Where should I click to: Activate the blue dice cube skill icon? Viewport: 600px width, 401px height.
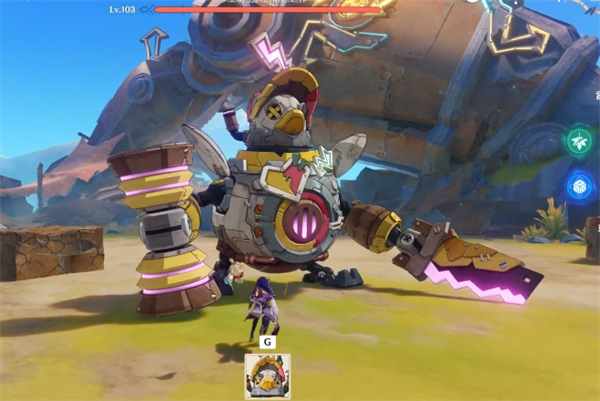[580, 186]
